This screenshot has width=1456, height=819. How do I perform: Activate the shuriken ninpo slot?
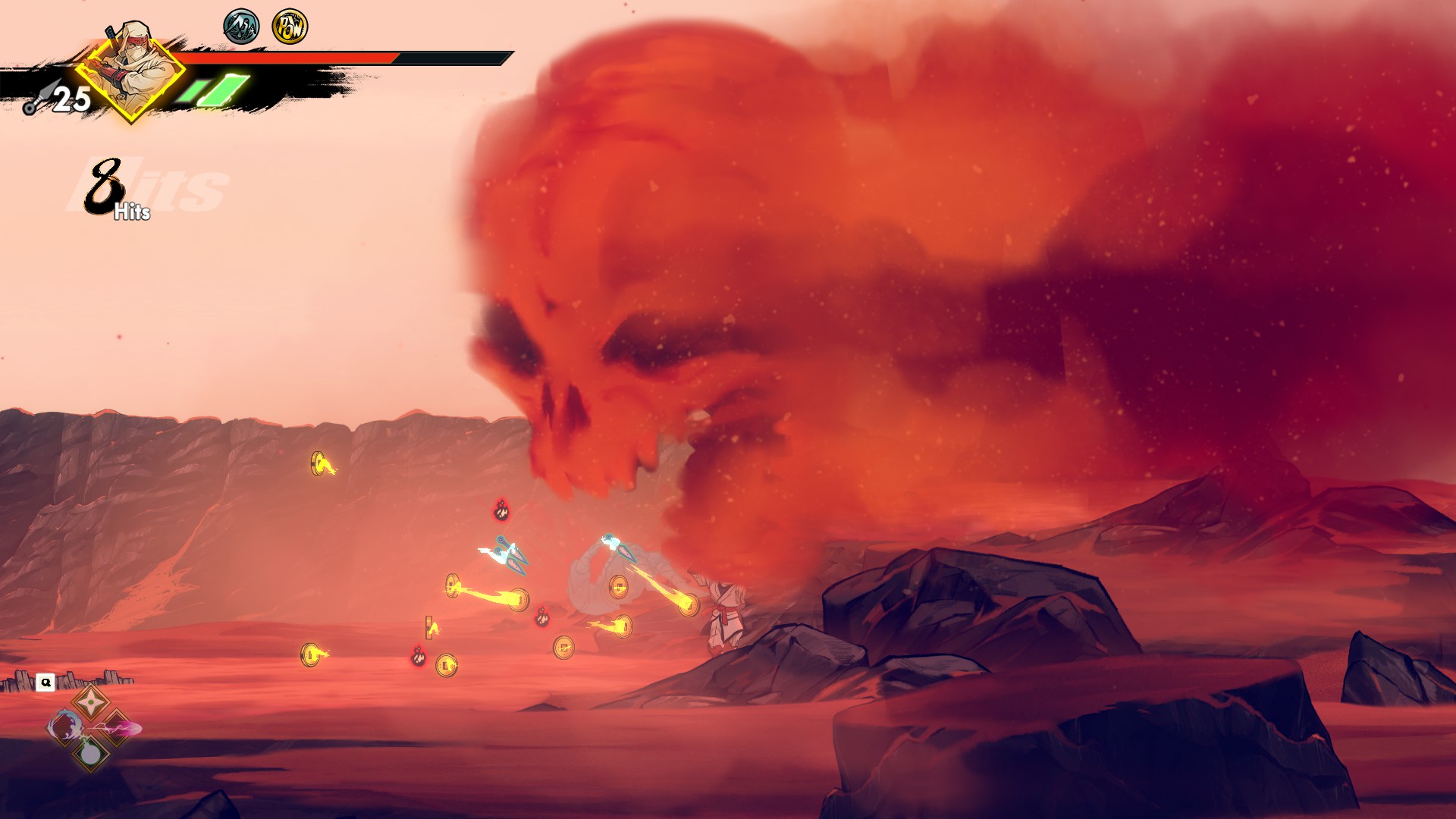pyautogui.click(x=89, y=701)
